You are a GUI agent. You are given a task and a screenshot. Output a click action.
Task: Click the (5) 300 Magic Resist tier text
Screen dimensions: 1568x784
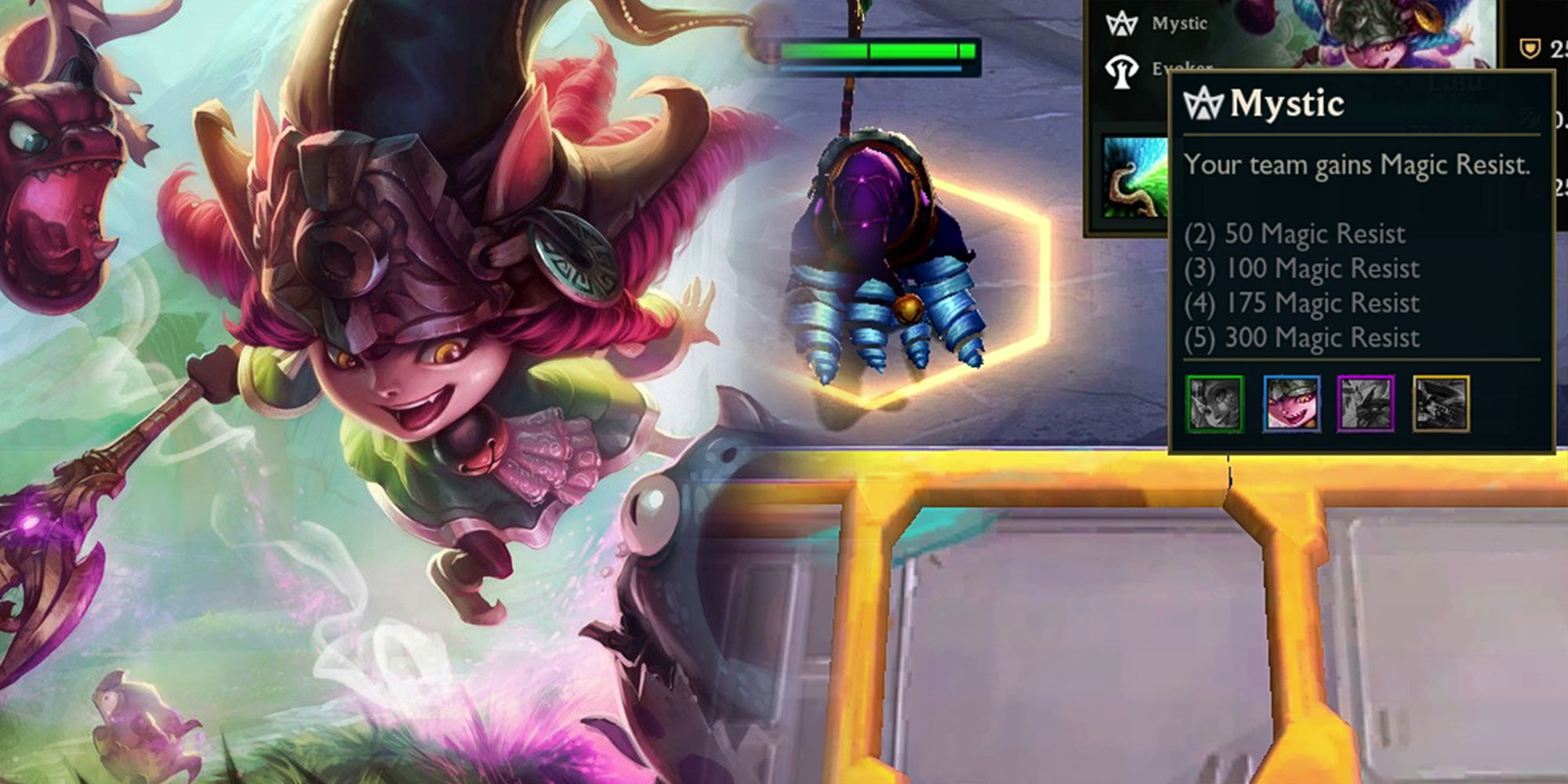pos(1301,339)
